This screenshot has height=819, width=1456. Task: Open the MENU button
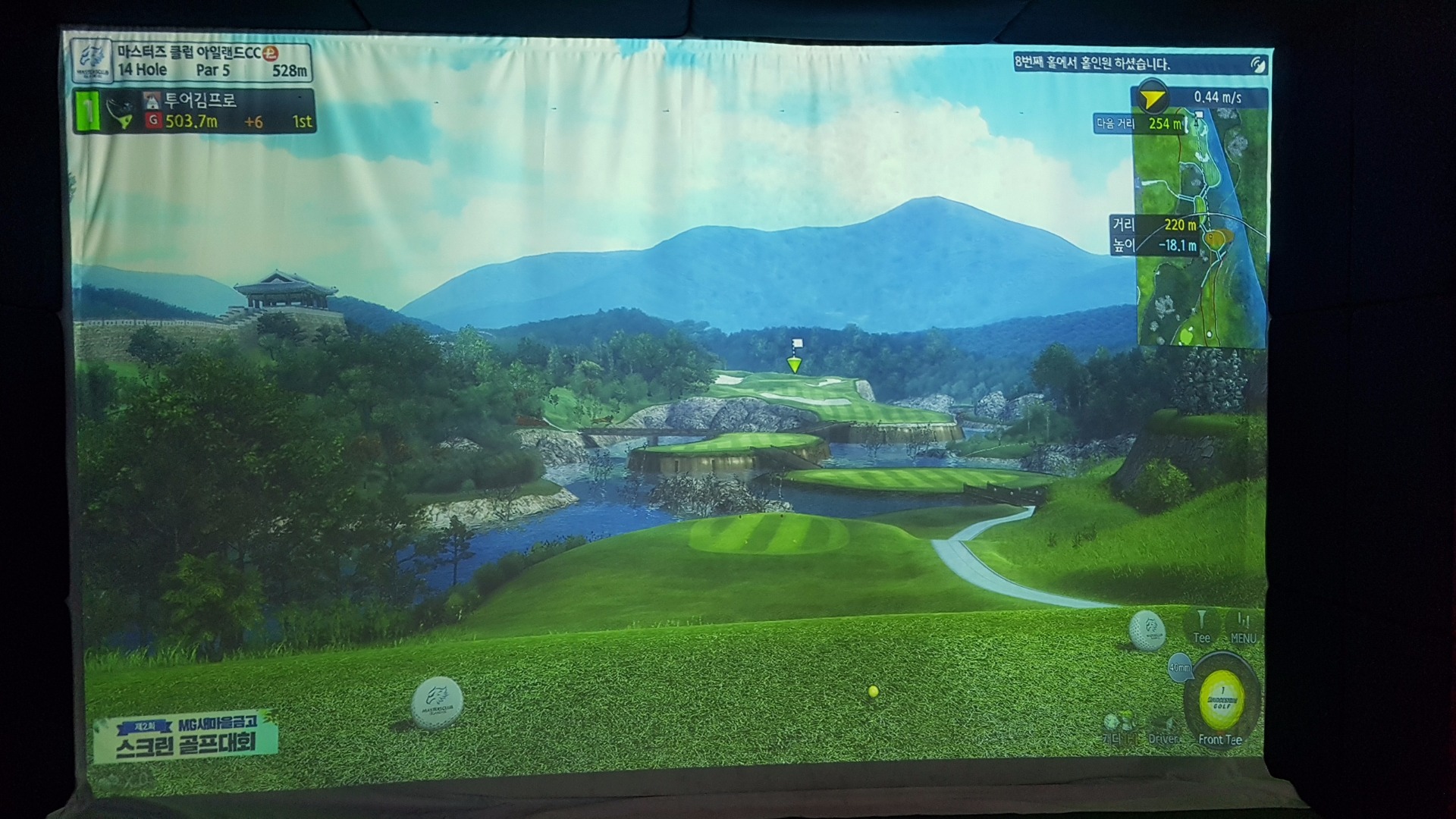(1242, 627)
